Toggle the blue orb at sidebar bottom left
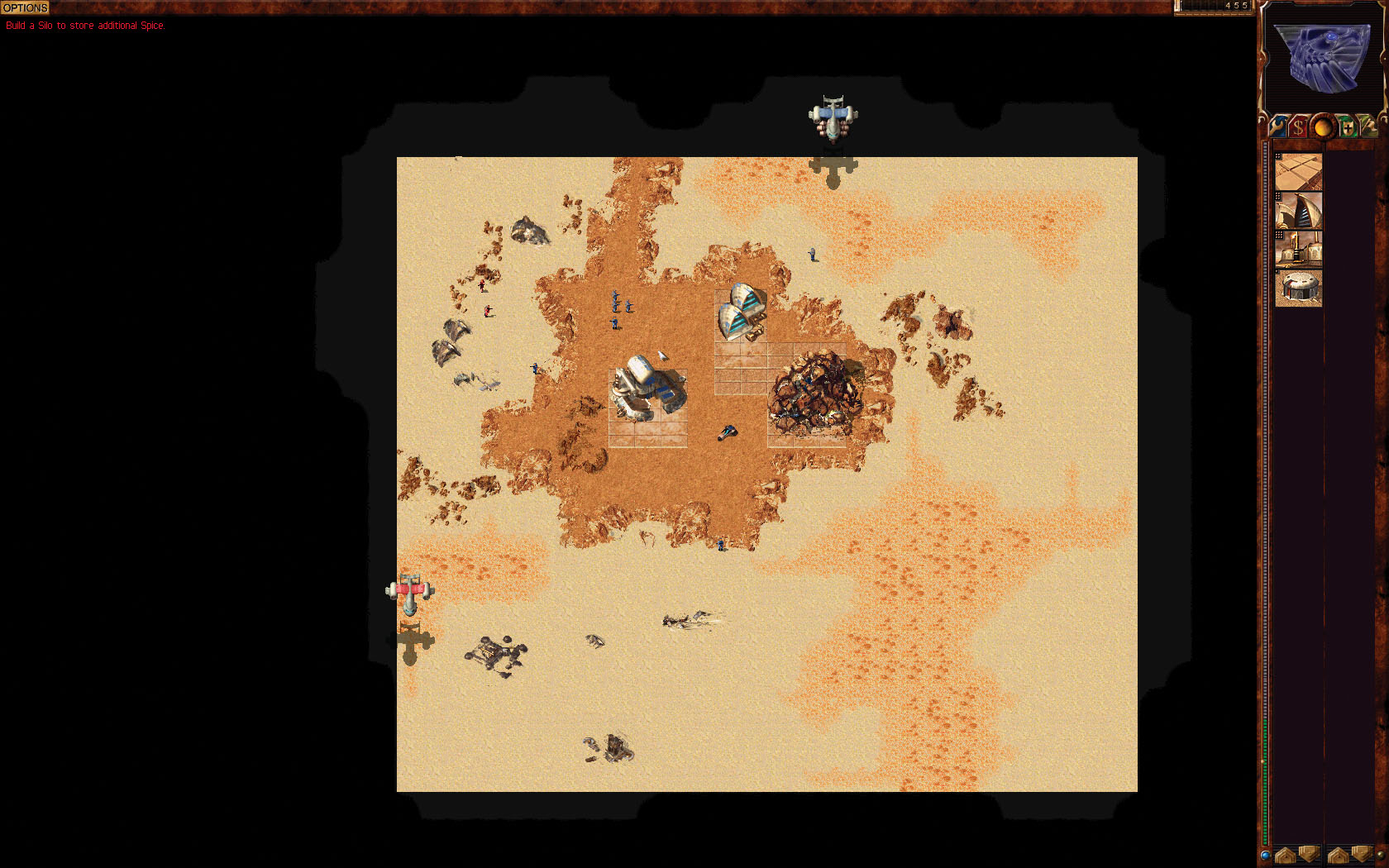Image resolution: width=1389 pixels, height=868 pixels. [1265, 856]
